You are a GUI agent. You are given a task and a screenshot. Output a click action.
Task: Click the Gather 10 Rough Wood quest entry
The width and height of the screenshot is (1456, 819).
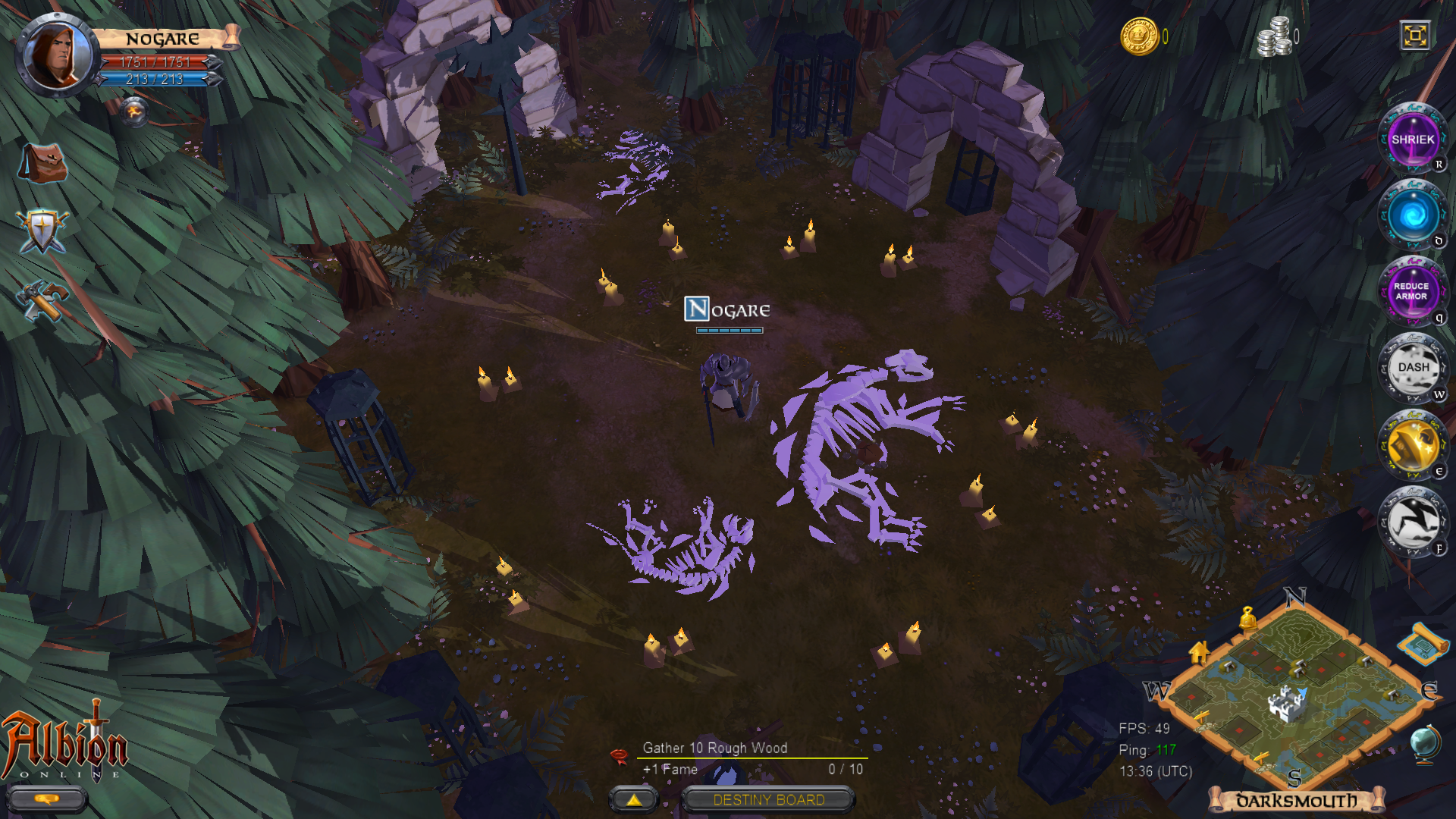(714, 748)
